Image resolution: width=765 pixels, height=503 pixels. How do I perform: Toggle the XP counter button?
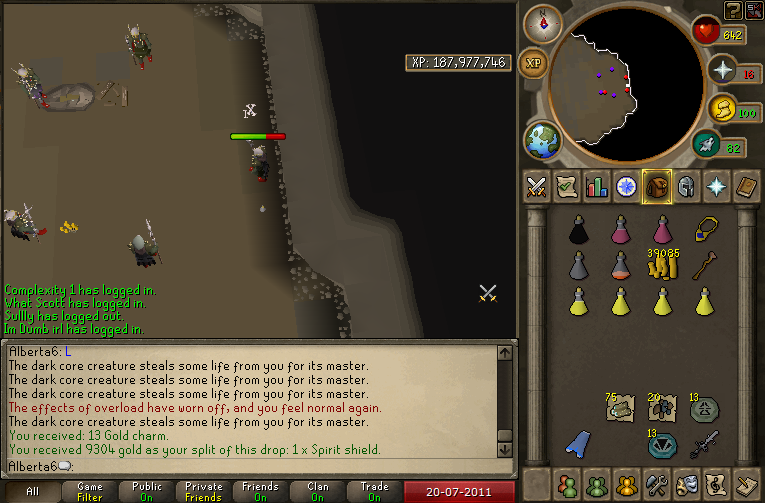[534, 62]
